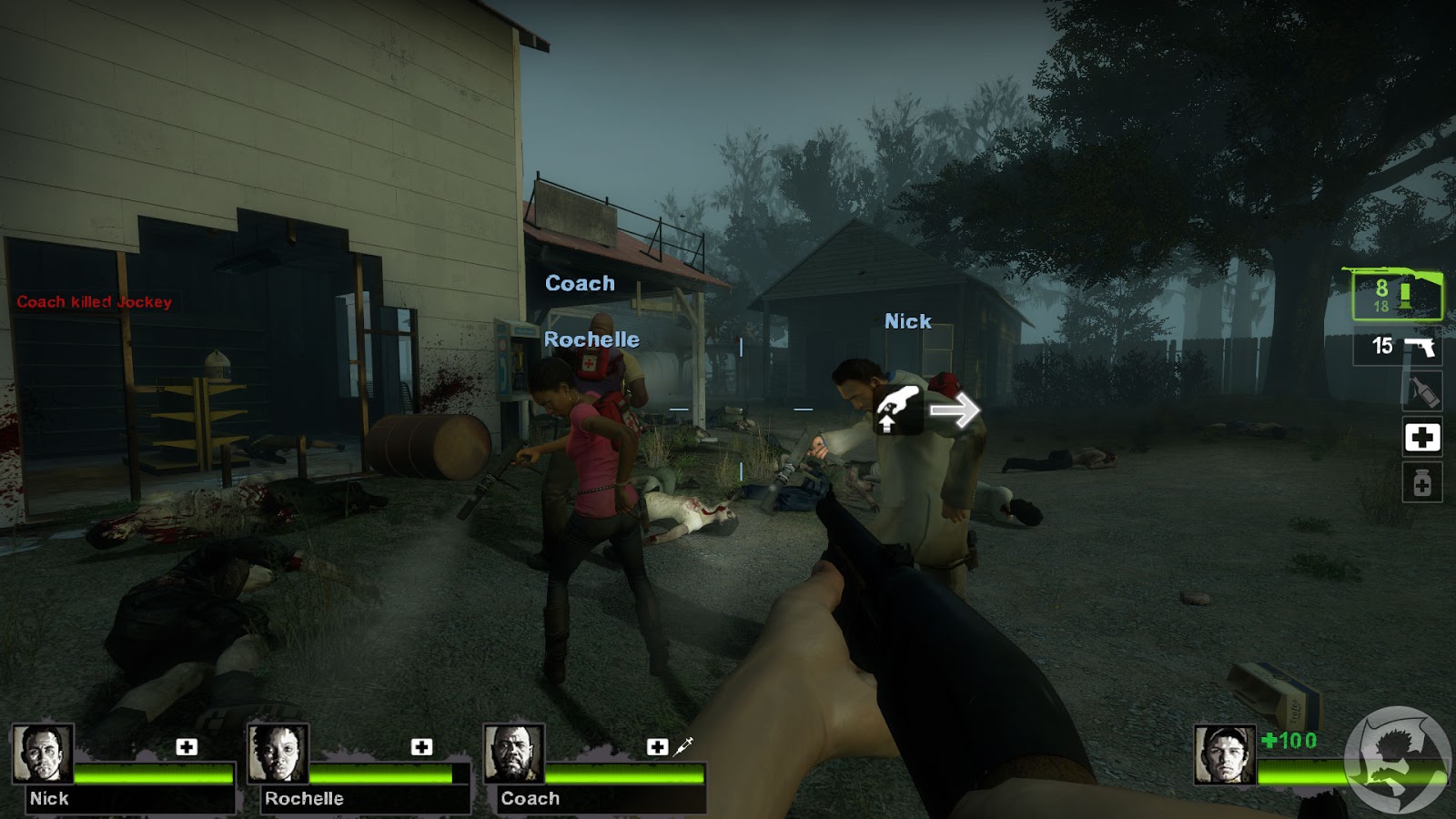Click Nick's medkit cross indicator
The height and width of the screenshot is (819, 1456).
(186, 746)
